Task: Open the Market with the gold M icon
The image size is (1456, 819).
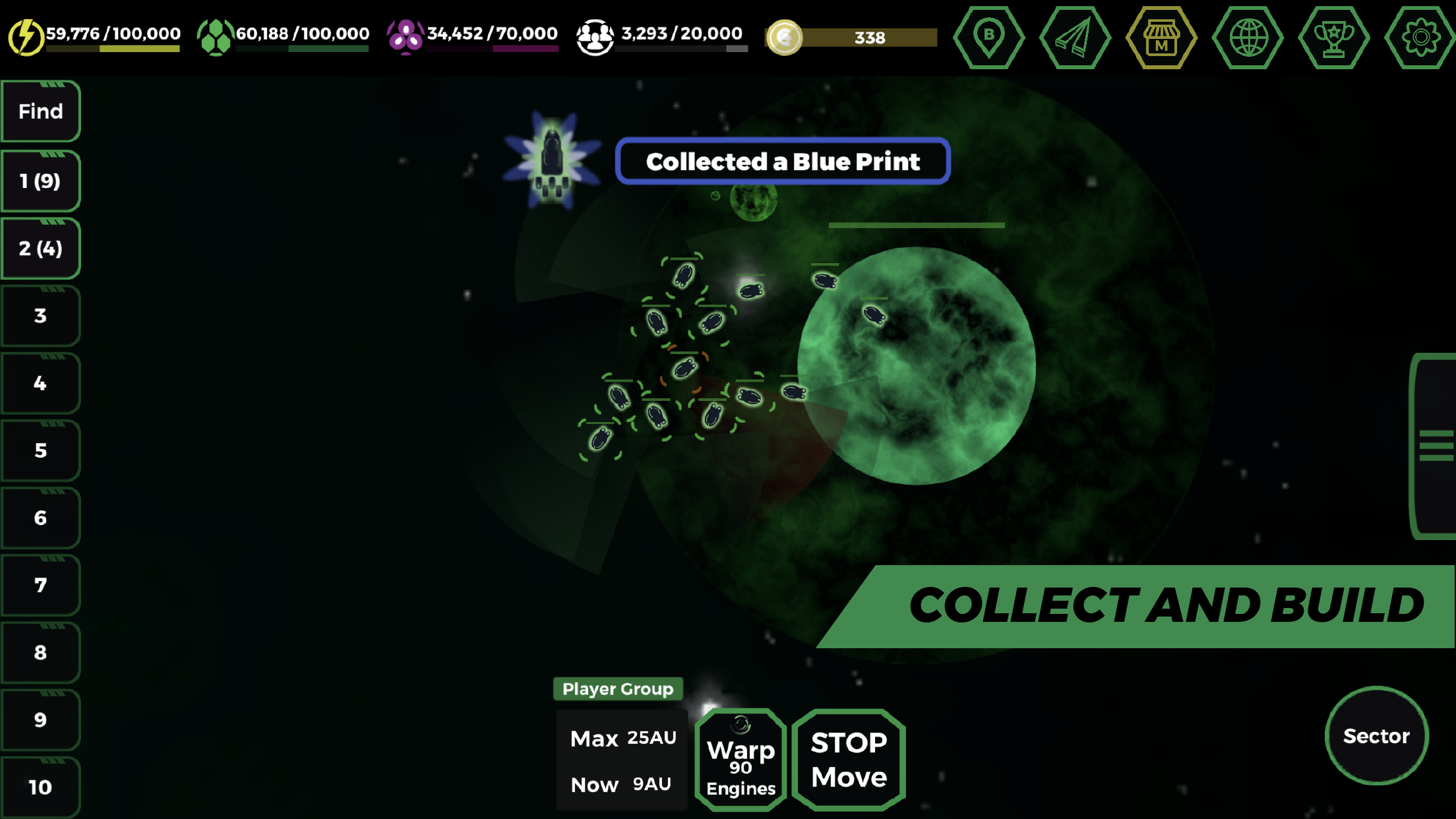Action: [x=1161, y=38]
